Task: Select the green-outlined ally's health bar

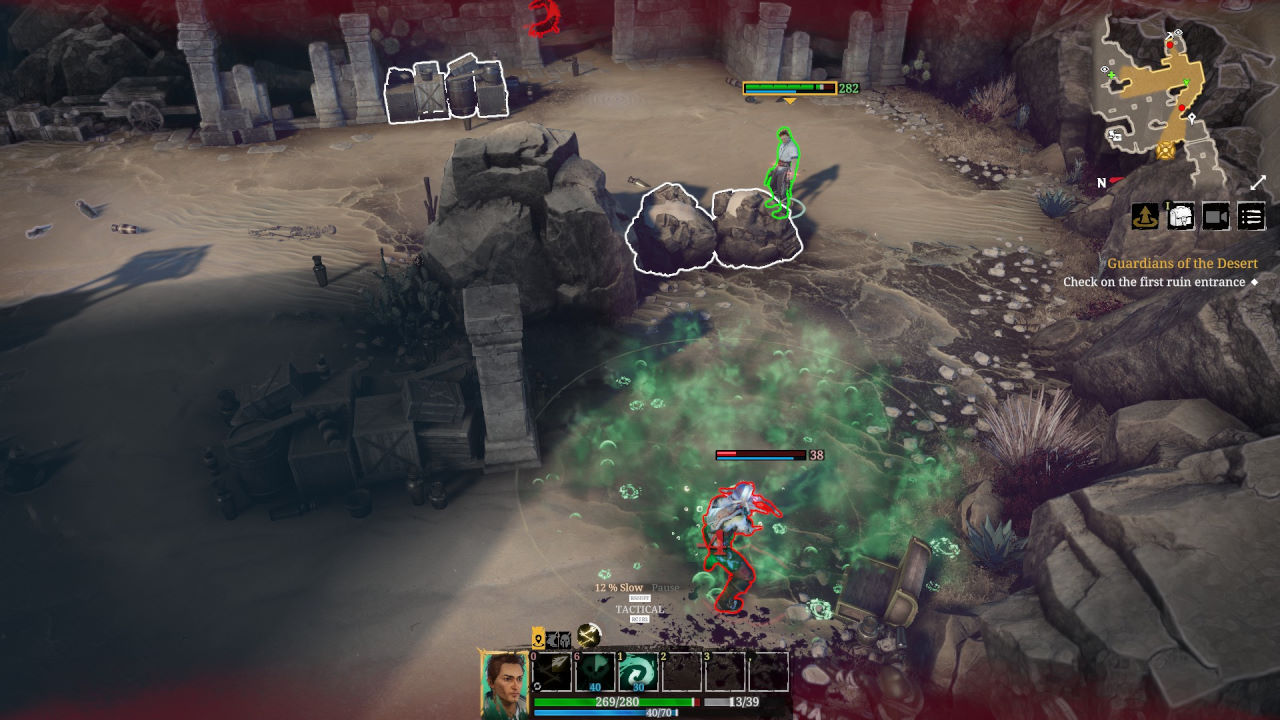Action: click(789, 88)
